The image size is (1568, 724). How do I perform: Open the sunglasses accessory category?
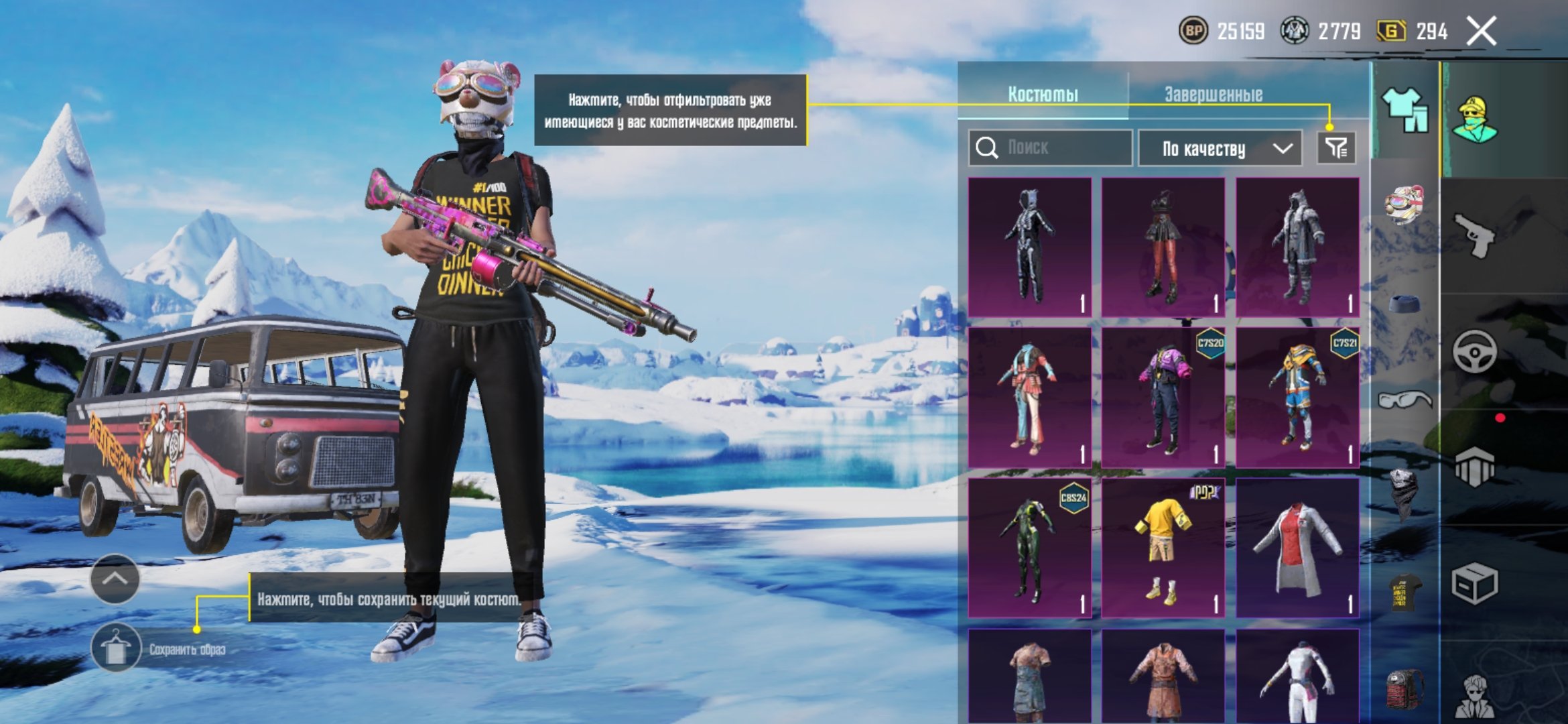coord(1404,400)
